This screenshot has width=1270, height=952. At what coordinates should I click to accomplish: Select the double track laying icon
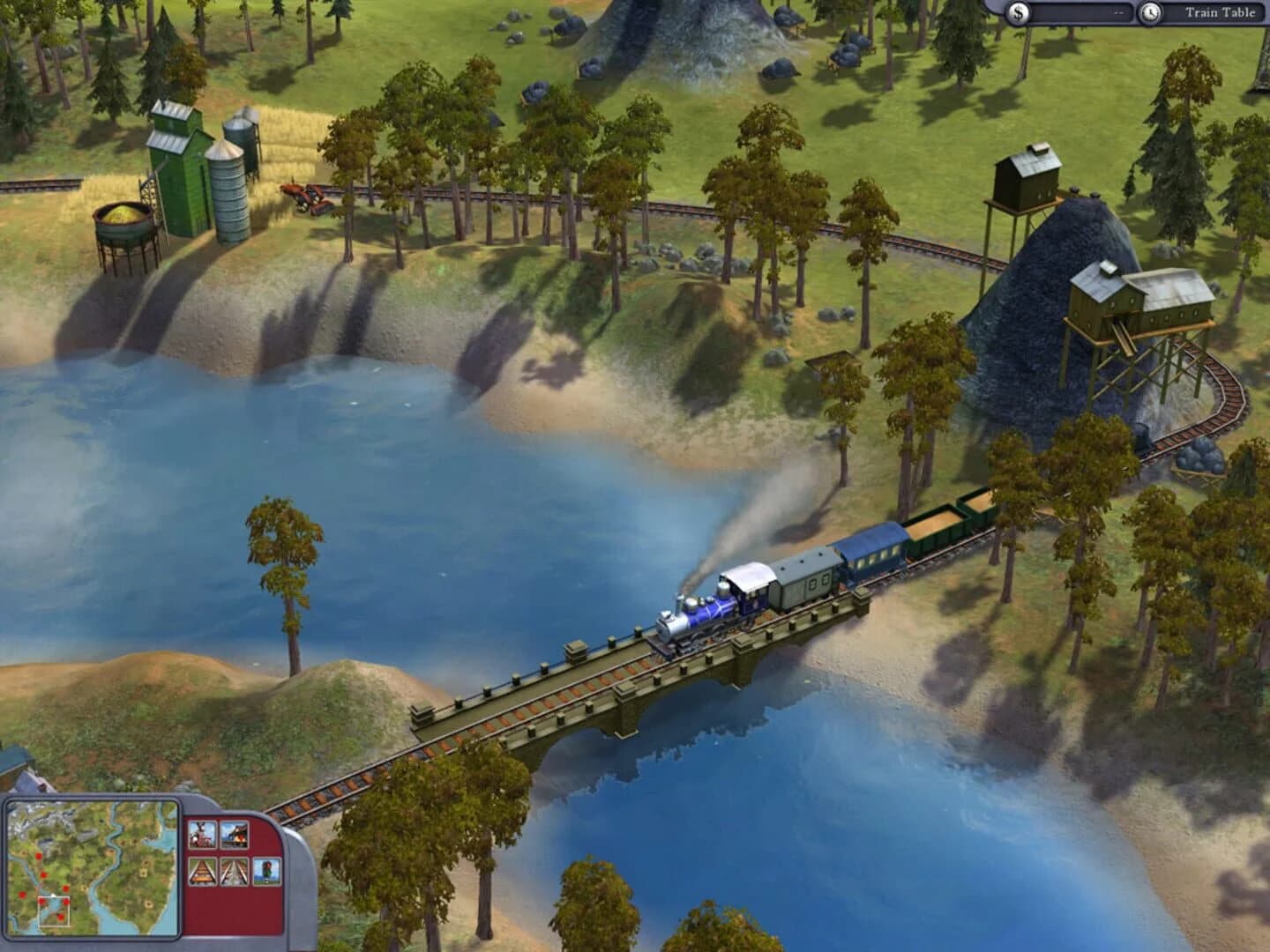234,871
